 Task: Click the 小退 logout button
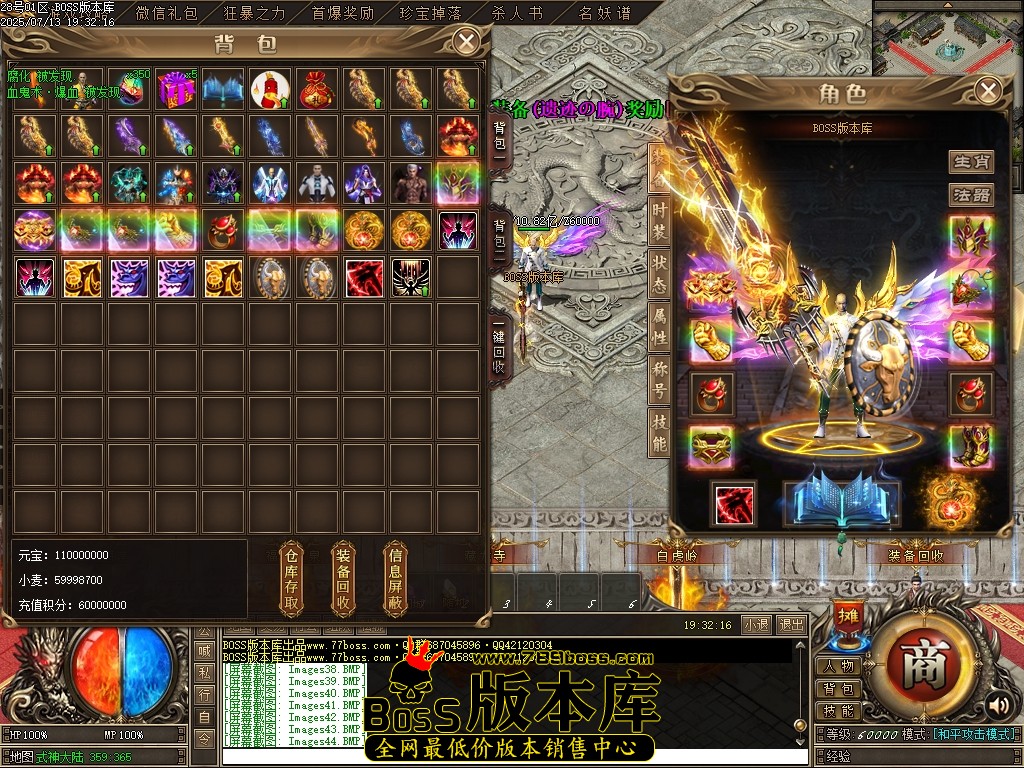pyautogui.click(x=757, y=624)
